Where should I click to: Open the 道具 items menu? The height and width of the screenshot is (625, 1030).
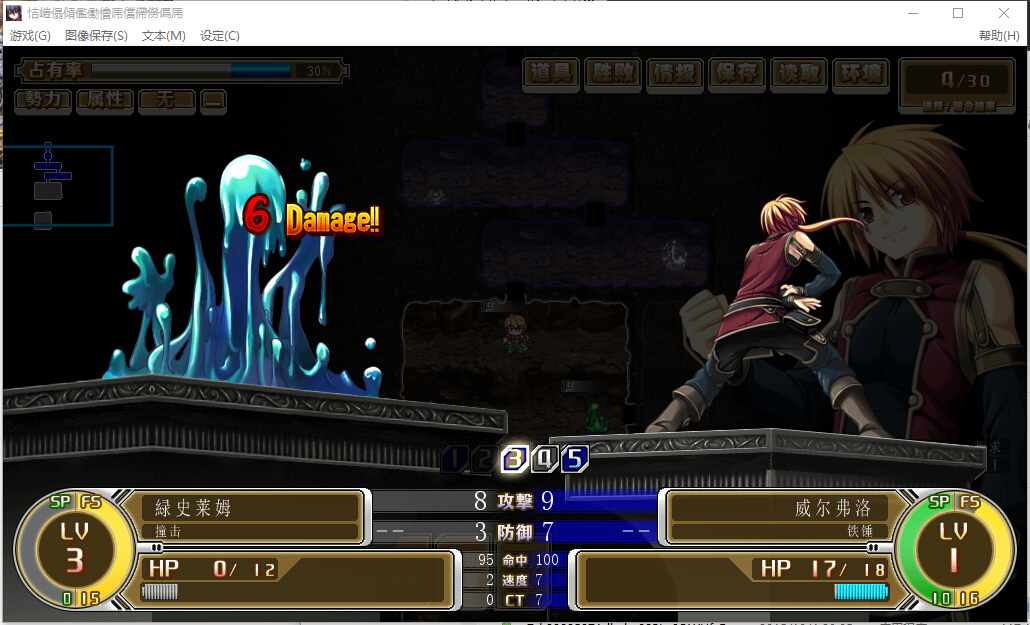pos(551,73)
